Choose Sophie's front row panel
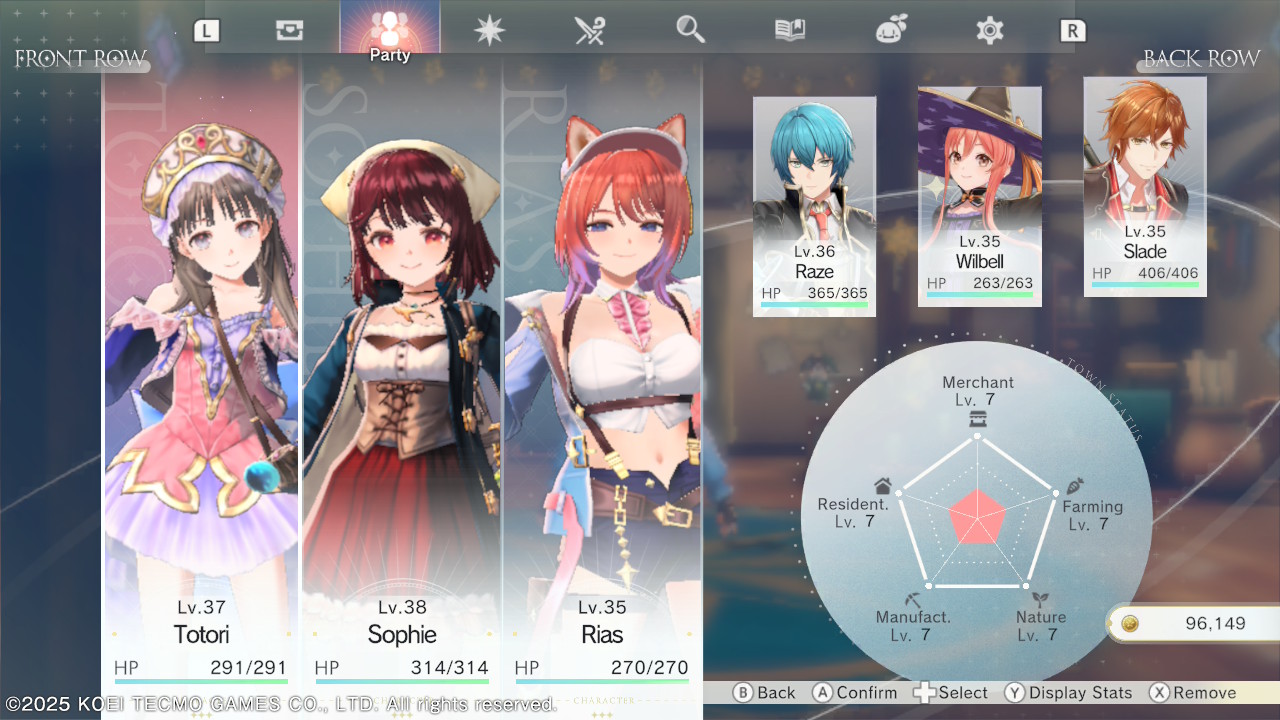Viewport: 1280px width, 720px height. click(x=401, y=380)
